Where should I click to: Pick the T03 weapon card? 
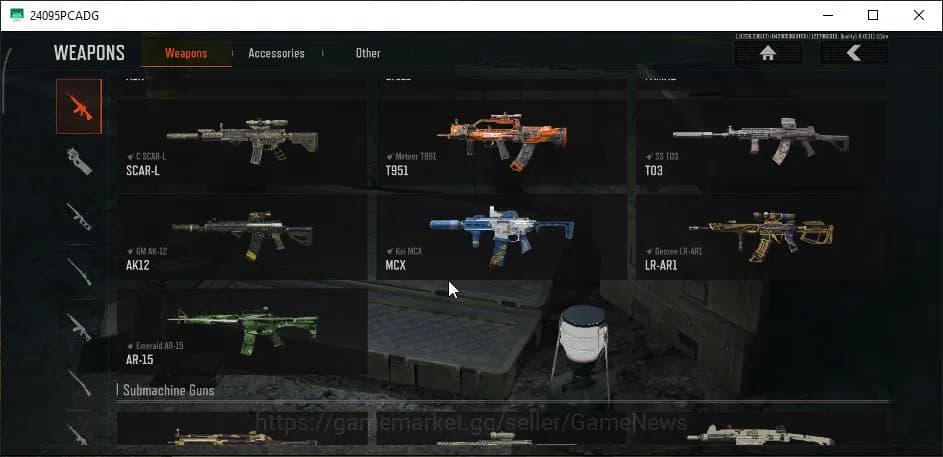tap(760, 143)
